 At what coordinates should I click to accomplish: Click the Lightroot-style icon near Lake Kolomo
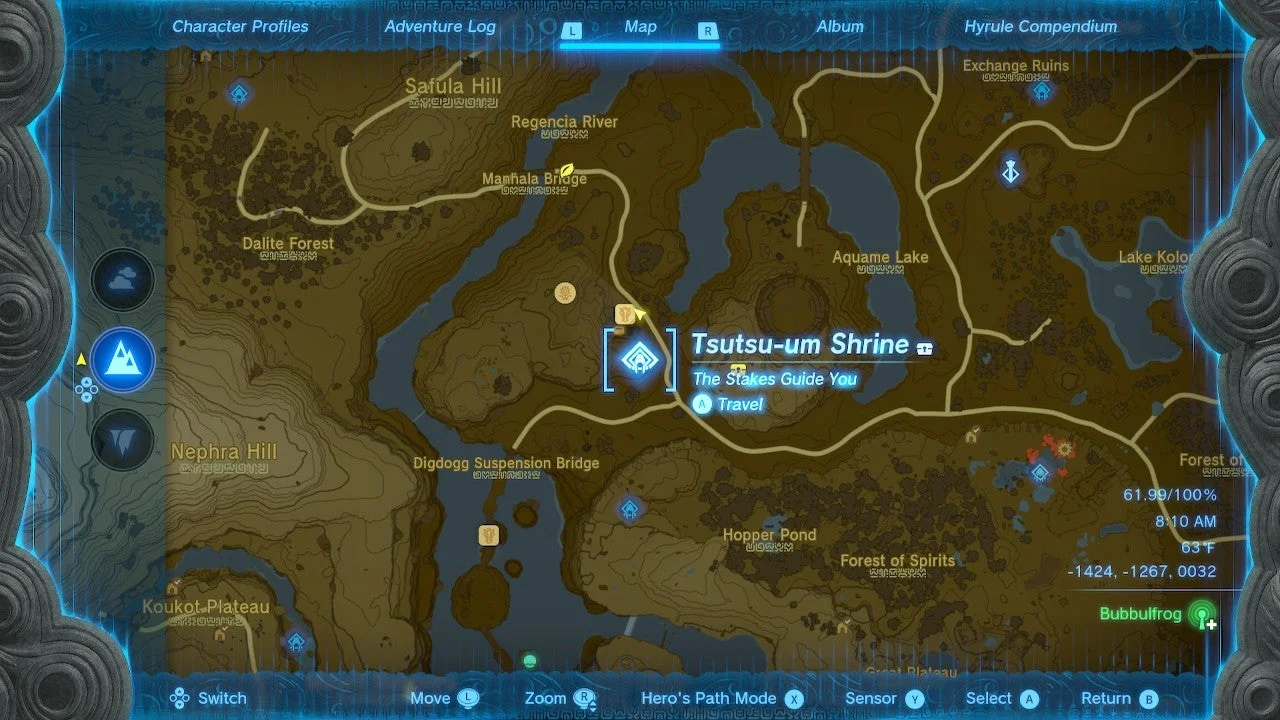pos(1011,171)
